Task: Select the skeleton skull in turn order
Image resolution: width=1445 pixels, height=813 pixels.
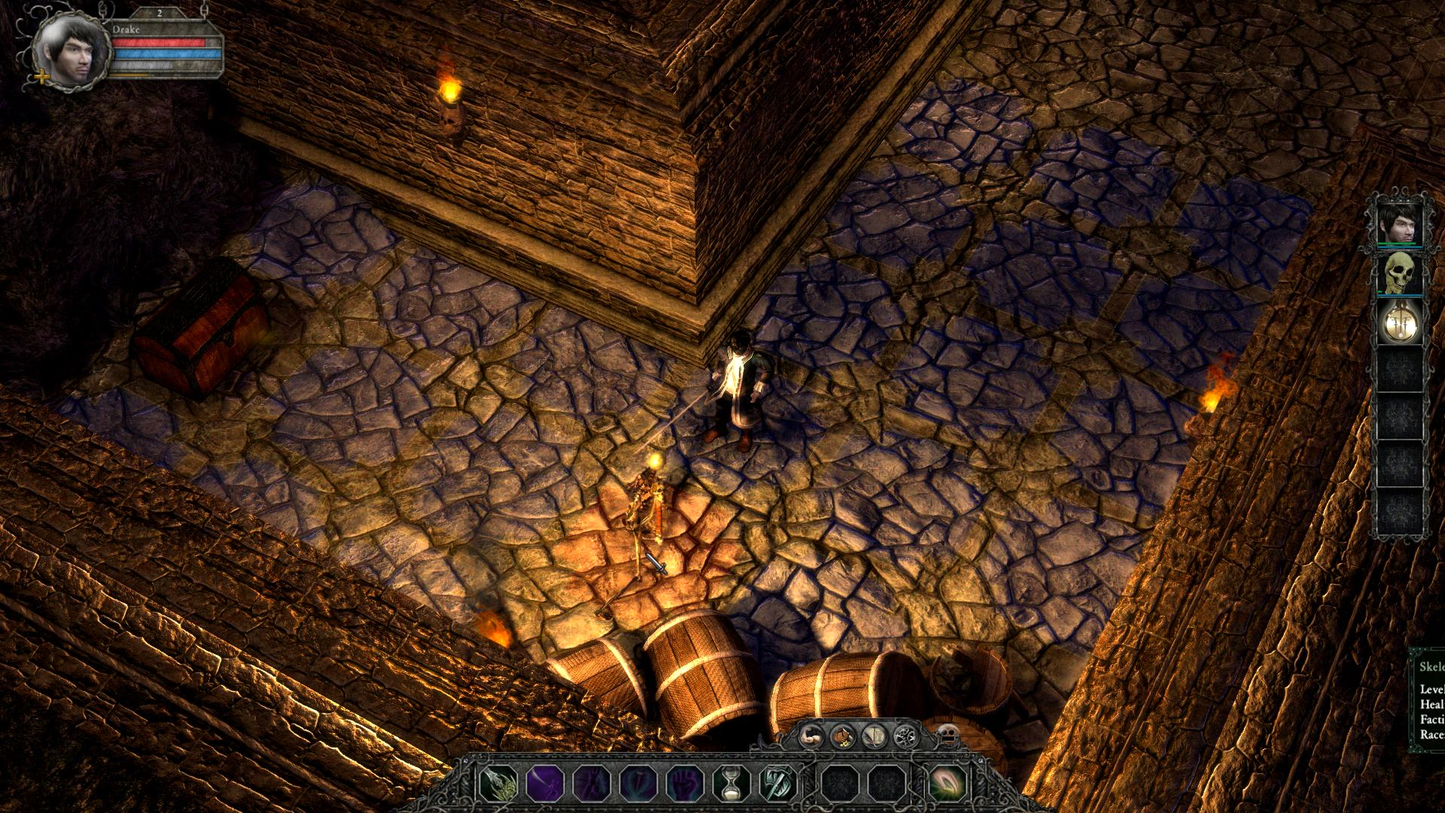Action: [x=1399, y=272]
